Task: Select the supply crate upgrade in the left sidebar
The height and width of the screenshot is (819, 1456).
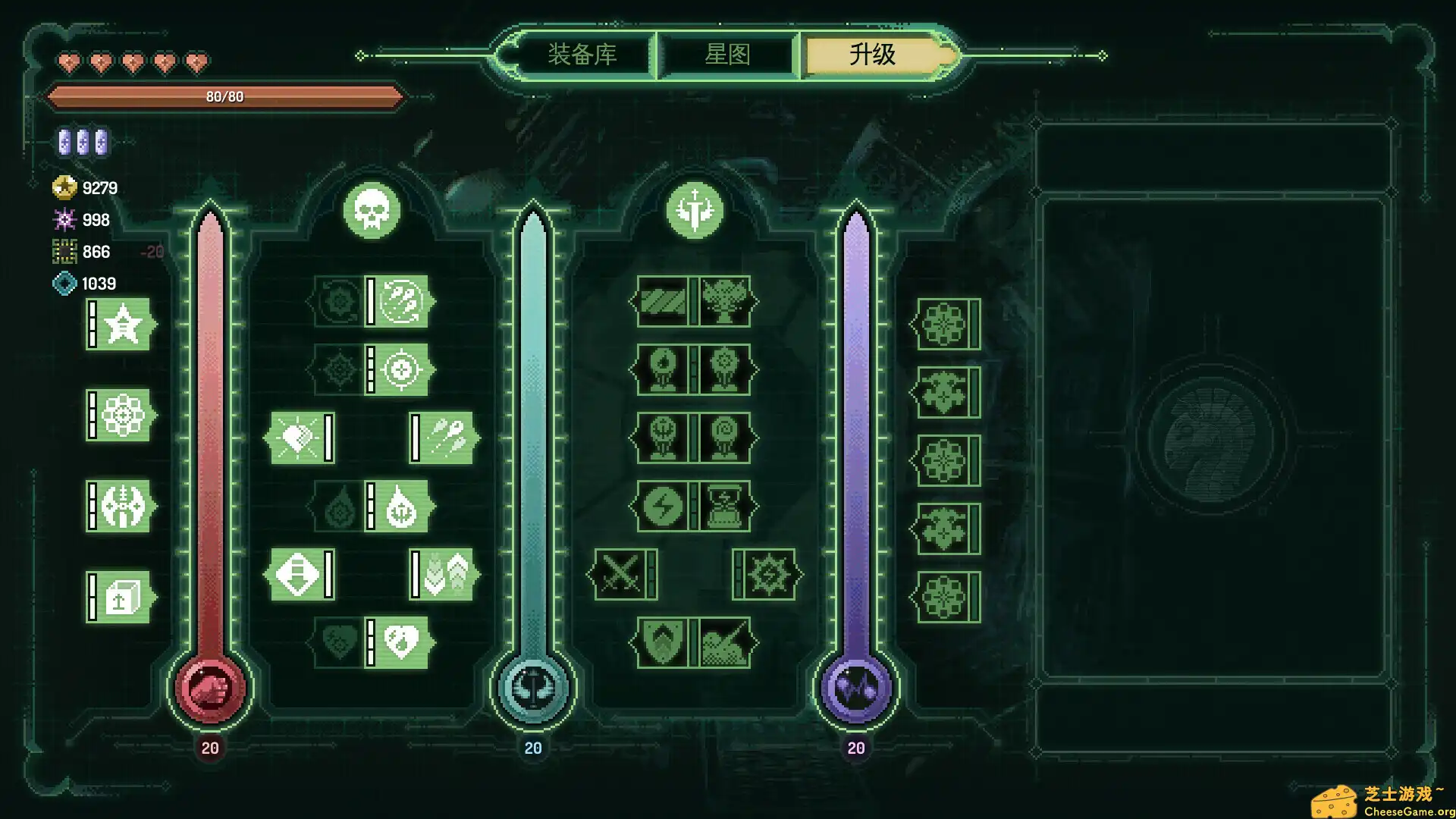Action: 119,599
